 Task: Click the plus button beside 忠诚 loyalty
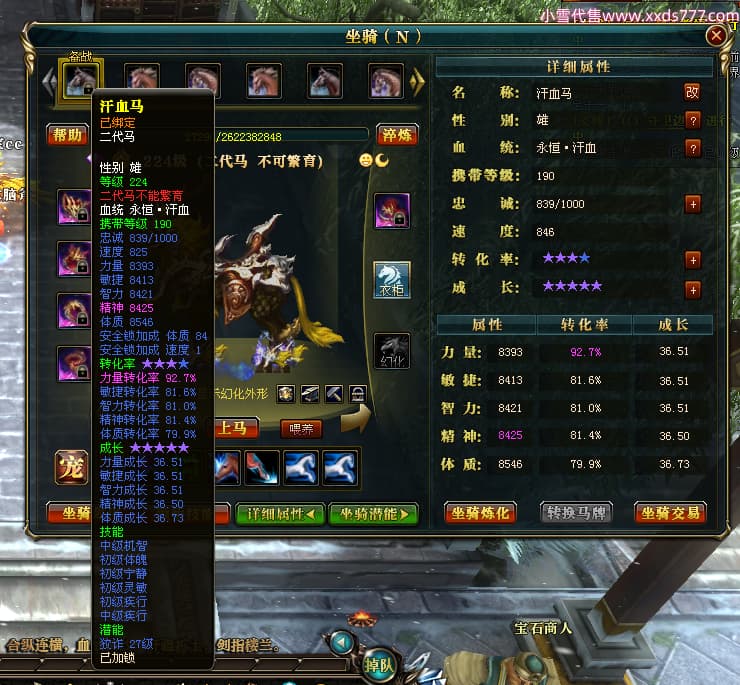[x=692, y=204]
